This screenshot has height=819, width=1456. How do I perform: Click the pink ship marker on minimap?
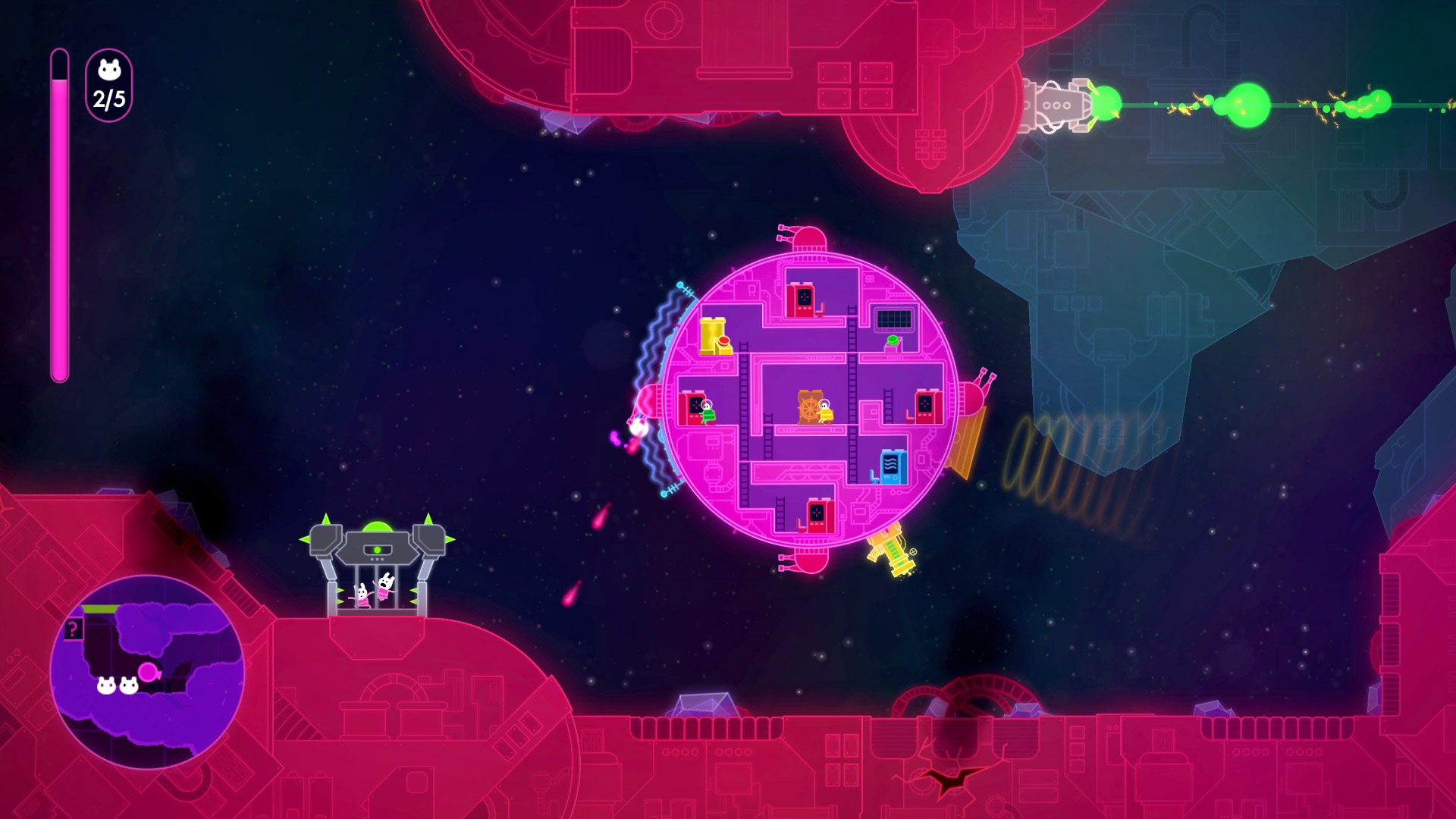point(149,672)
